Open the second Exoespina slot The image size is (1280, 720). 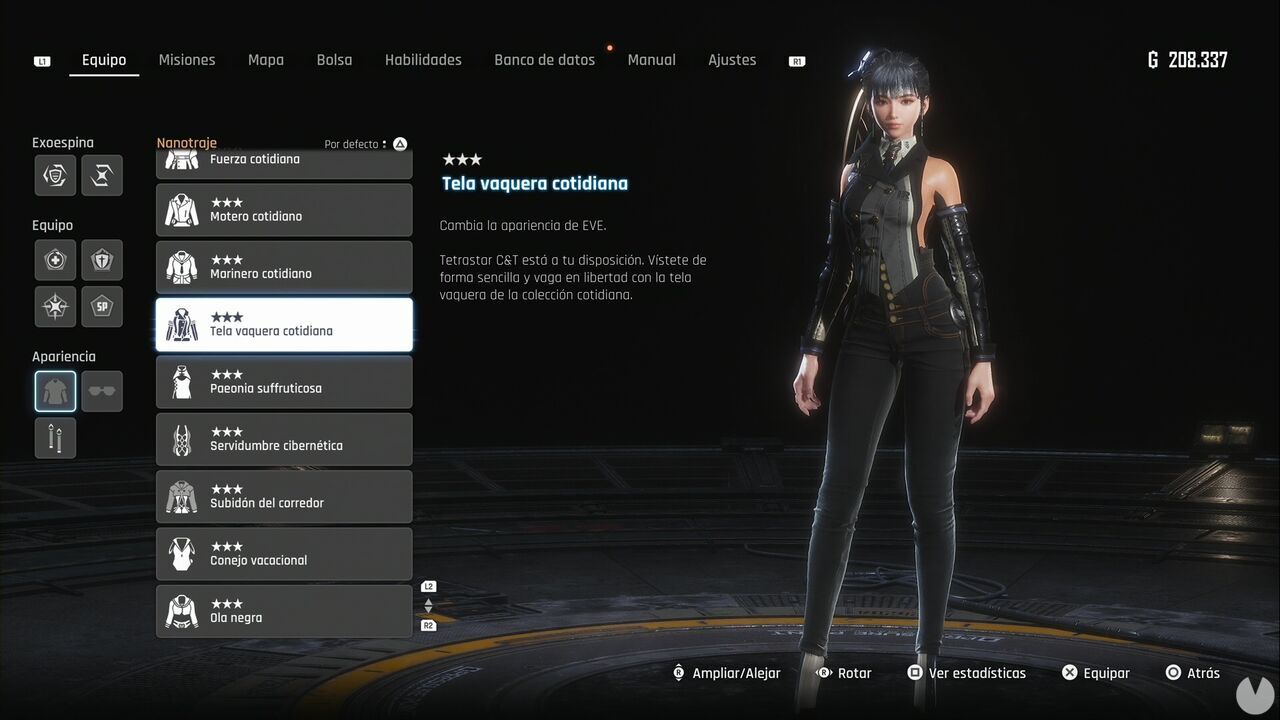pyautogui.click(x=101, y=175)
